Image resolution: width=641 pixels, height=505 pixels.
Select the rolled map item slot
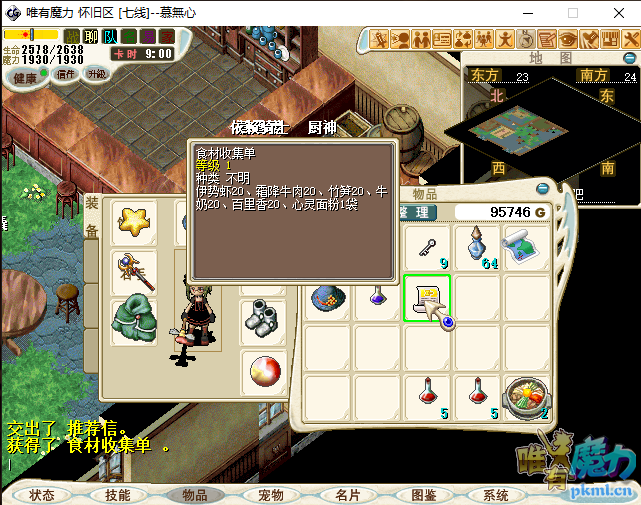pyautogui.click(x=526, y=247)
